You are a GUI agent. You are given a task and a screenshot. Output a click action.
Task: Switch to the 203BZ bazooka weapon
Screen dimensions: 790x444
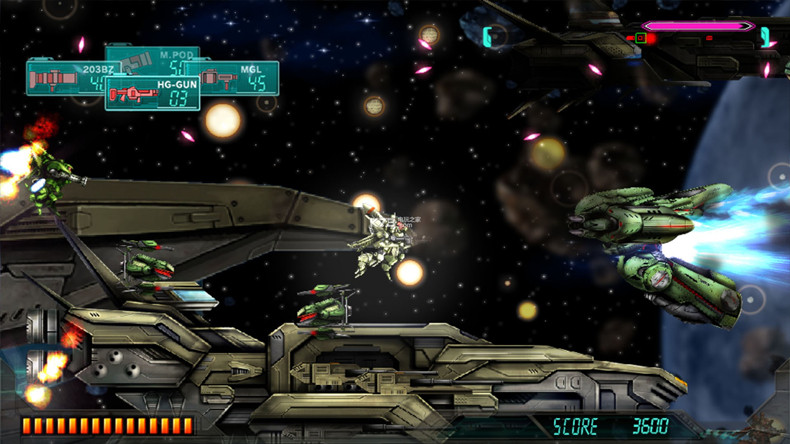pos(65,77)
